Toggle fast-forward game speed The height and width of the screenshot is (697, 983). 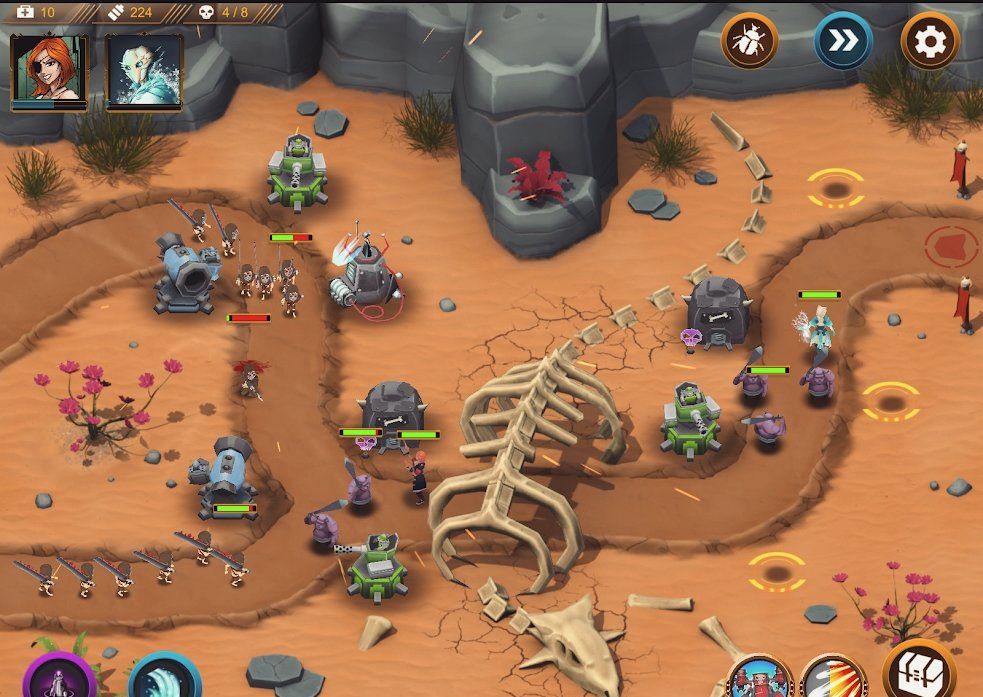pyautogui.click(x=842, y=41)
